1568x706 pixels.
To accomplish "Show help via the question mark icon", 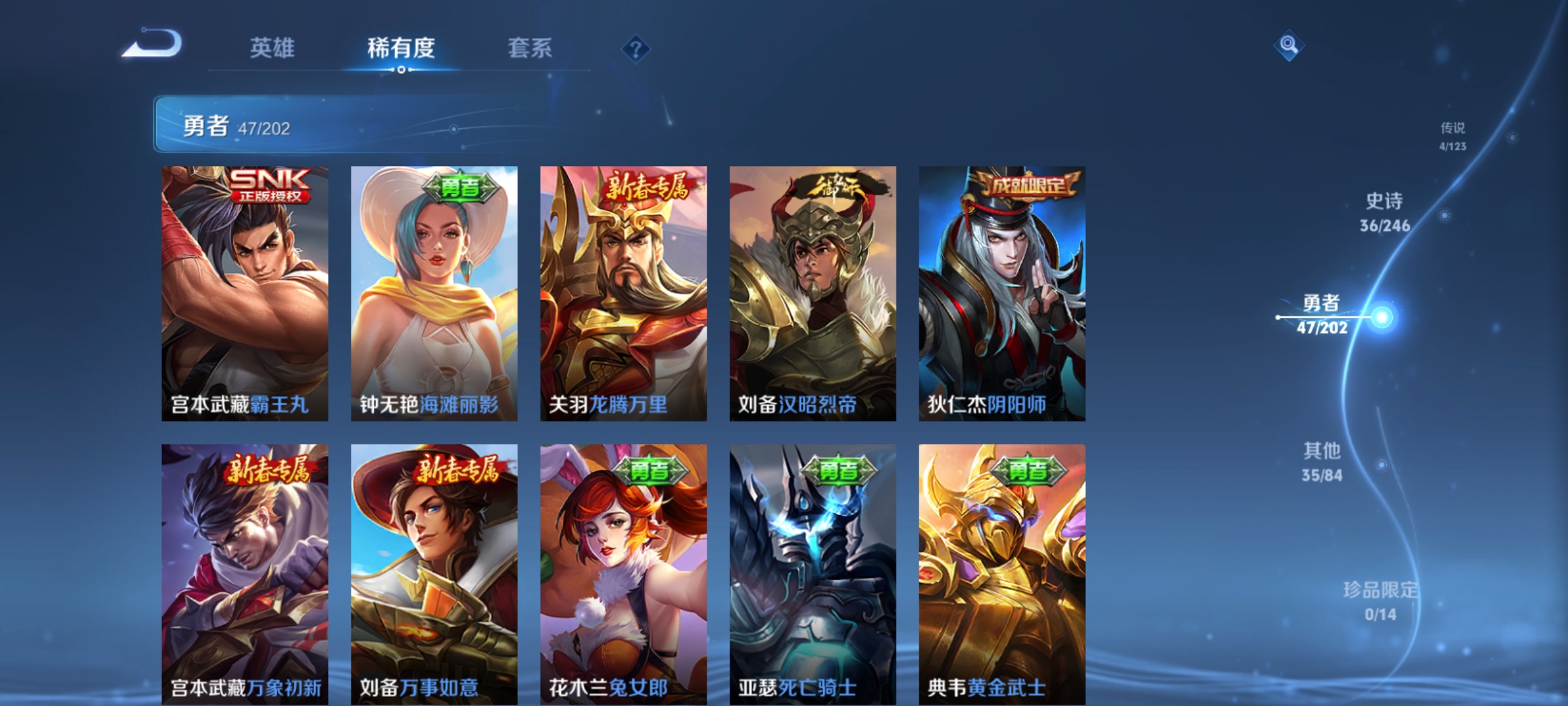I will pyautogui.click(x=636, y=48).
